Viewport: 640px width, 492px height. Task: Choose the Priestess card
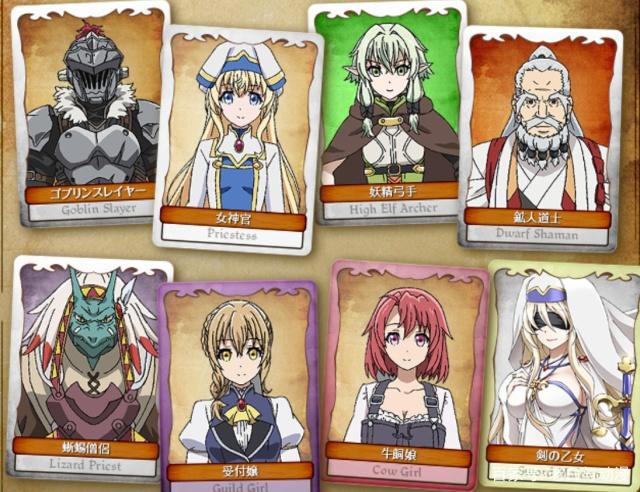[x=236, y=135]
